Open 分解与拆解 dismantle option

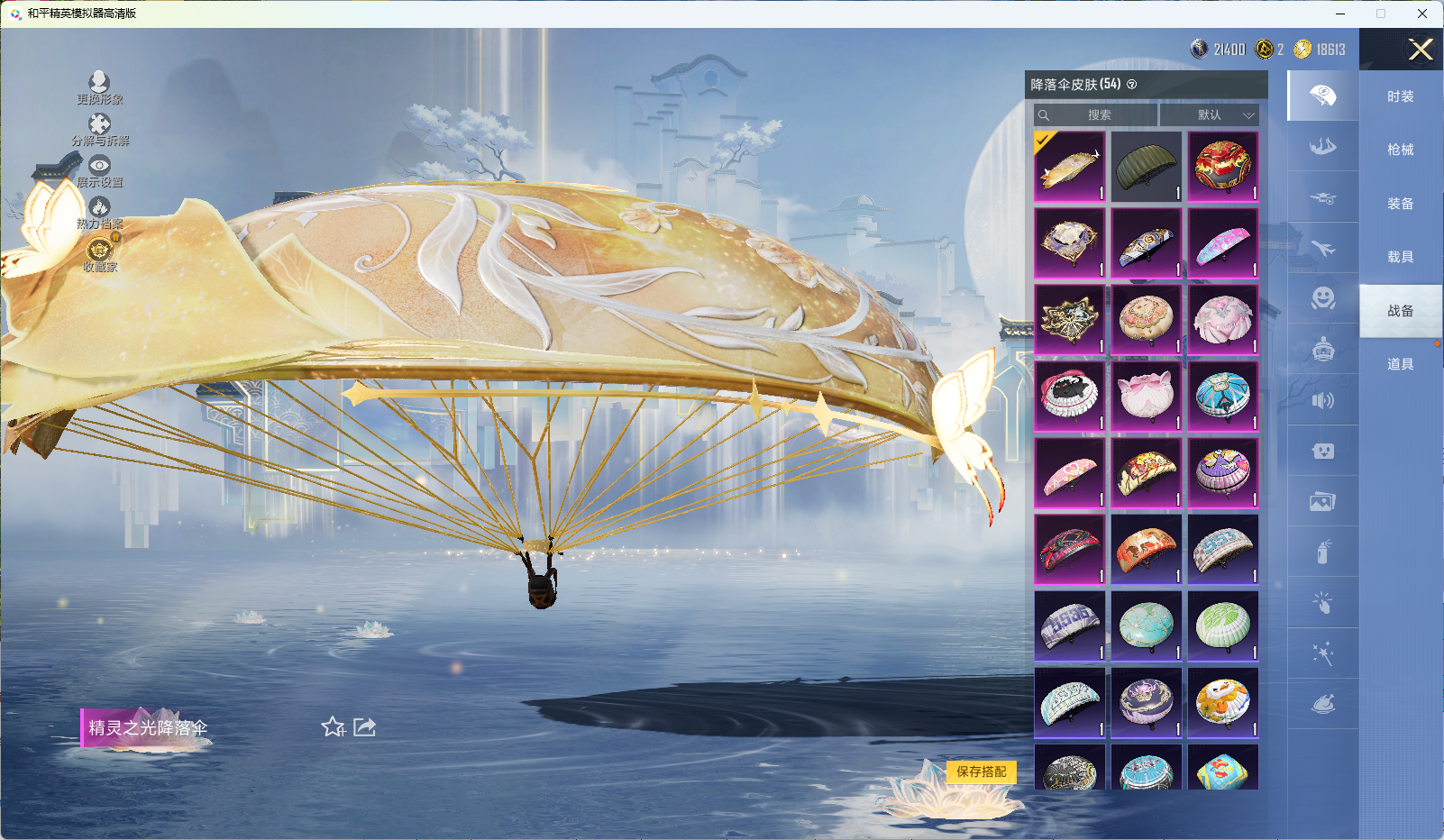pyautogui.click(x=100, y=129)
